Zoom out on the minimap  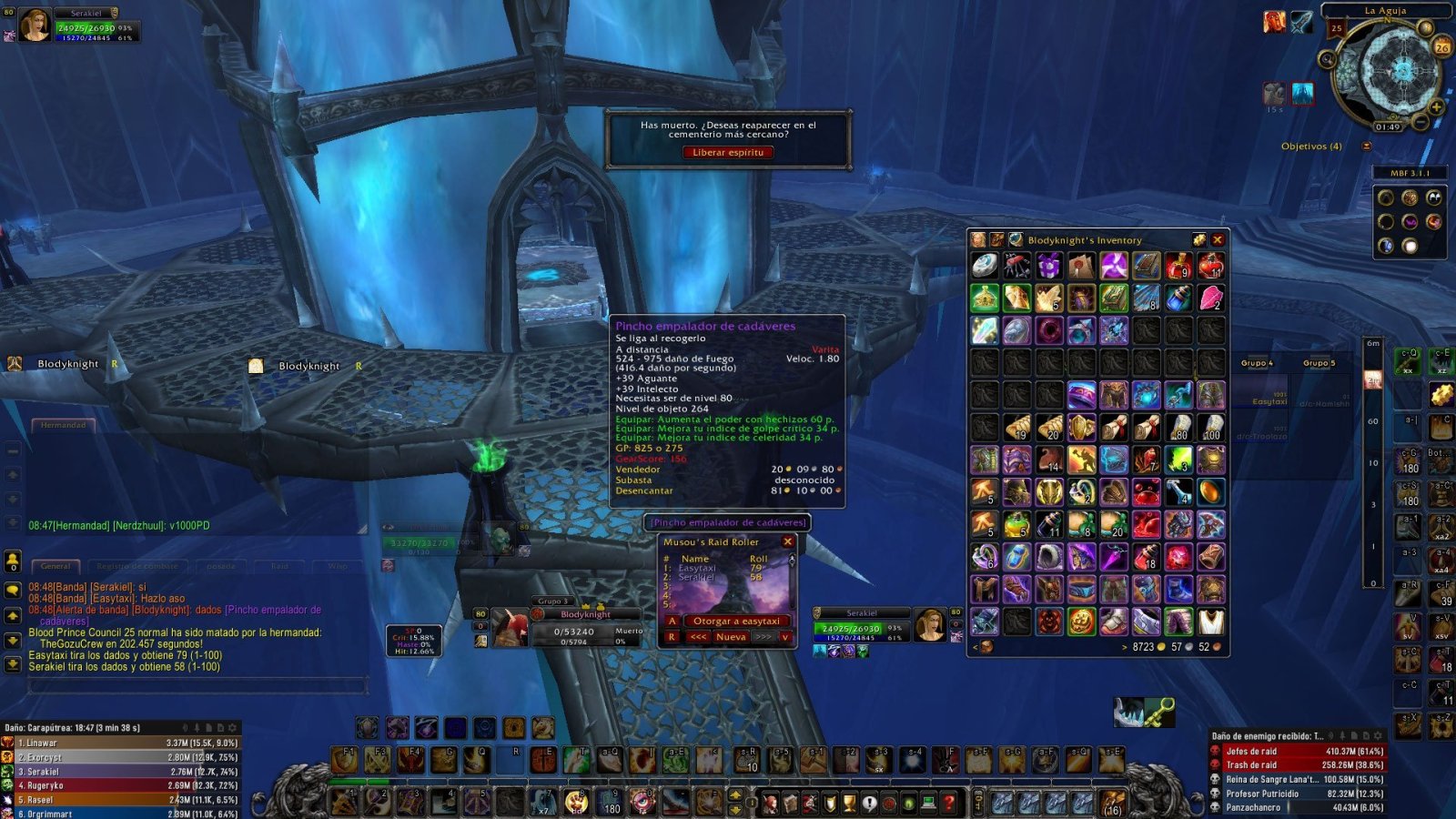click(1421, 122)
